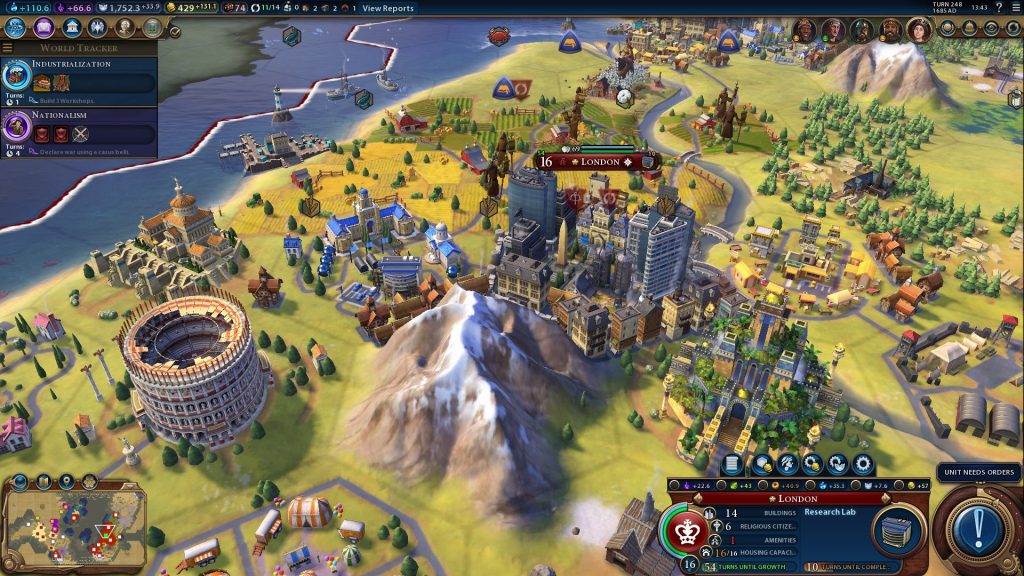Open the Great People screen
This screenshot has height=576, width=1024.
tap(124, 28)
